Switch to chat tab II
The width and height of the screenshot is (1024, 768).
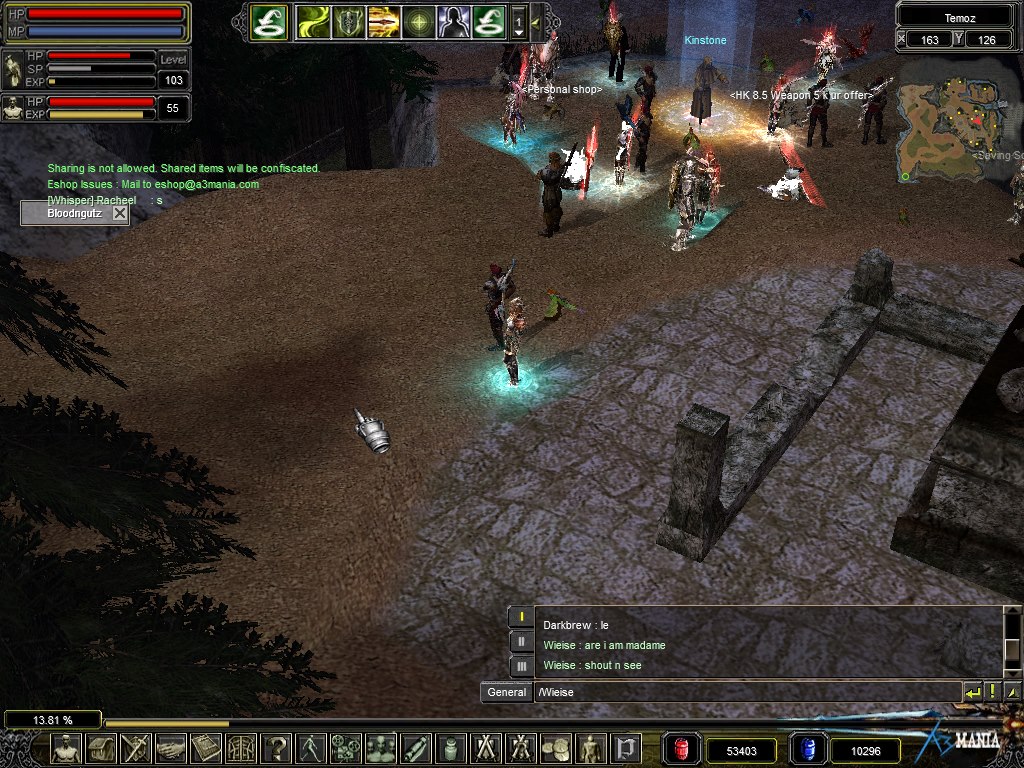tap(521, 641)
